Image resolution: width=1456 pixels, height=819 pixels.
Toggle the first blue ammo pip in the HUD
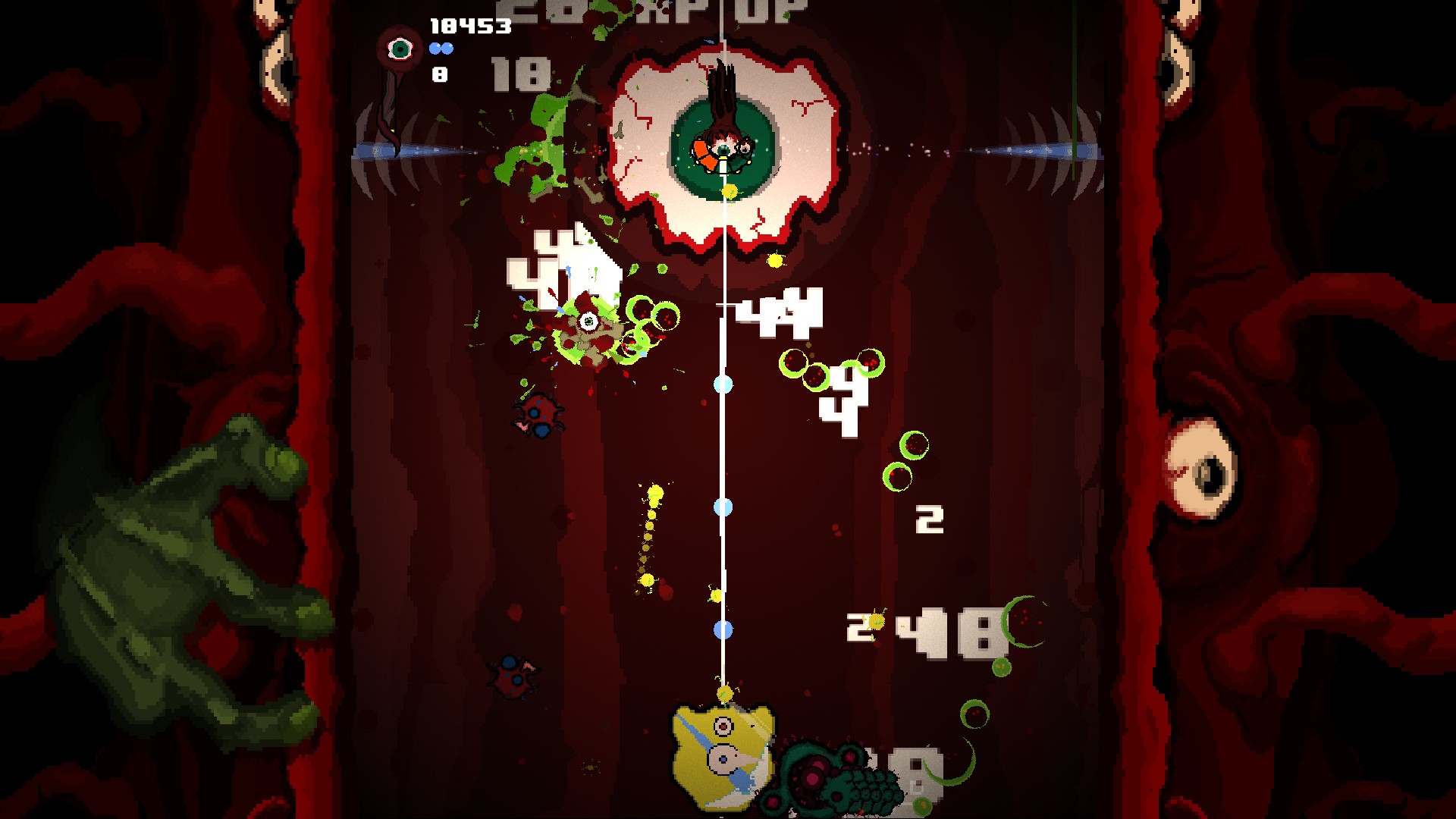(434, 47)
